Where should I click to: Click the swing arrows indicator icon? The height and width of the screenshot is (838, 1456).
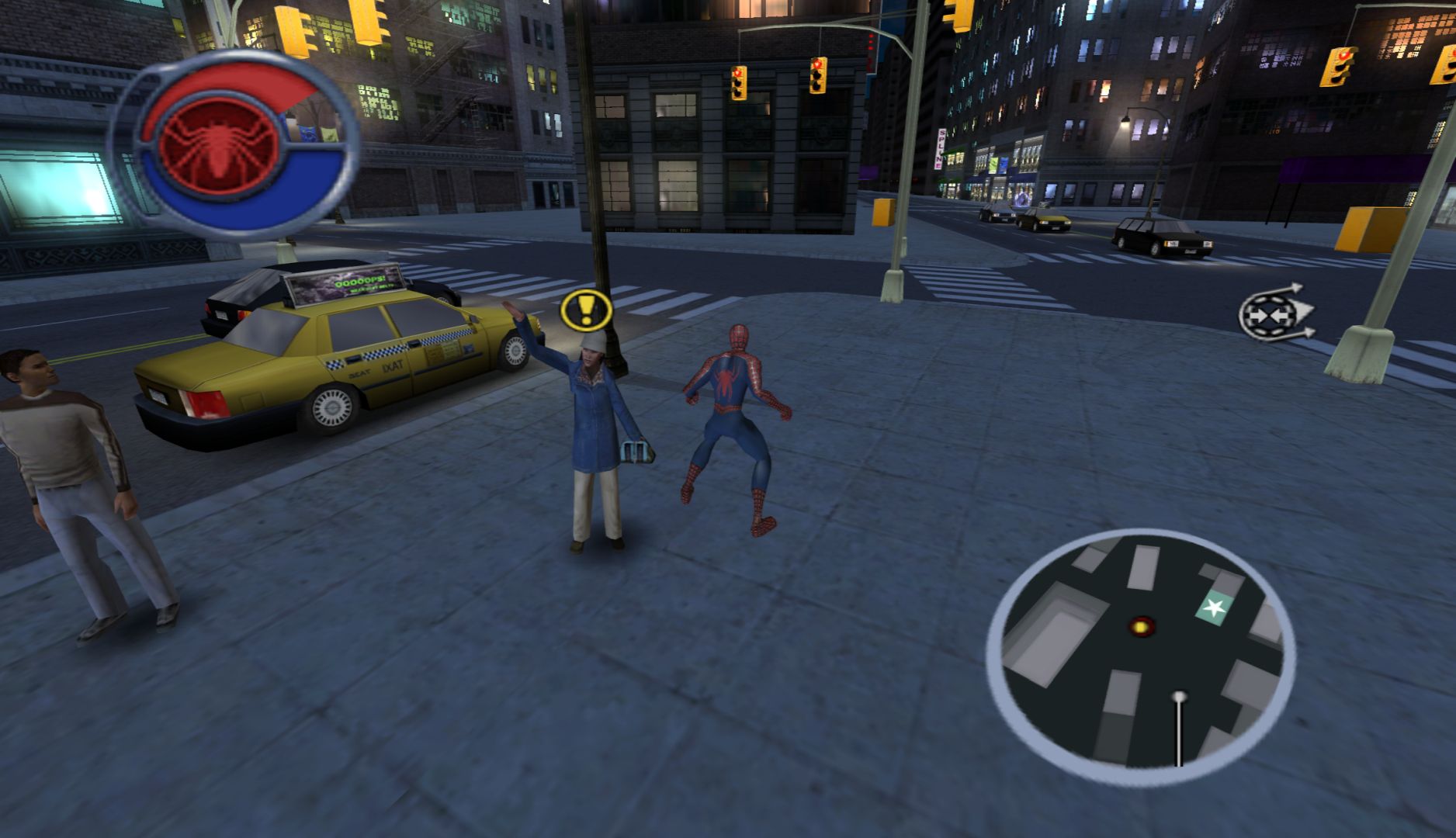pyautogui.click(x=1276, y=312)
